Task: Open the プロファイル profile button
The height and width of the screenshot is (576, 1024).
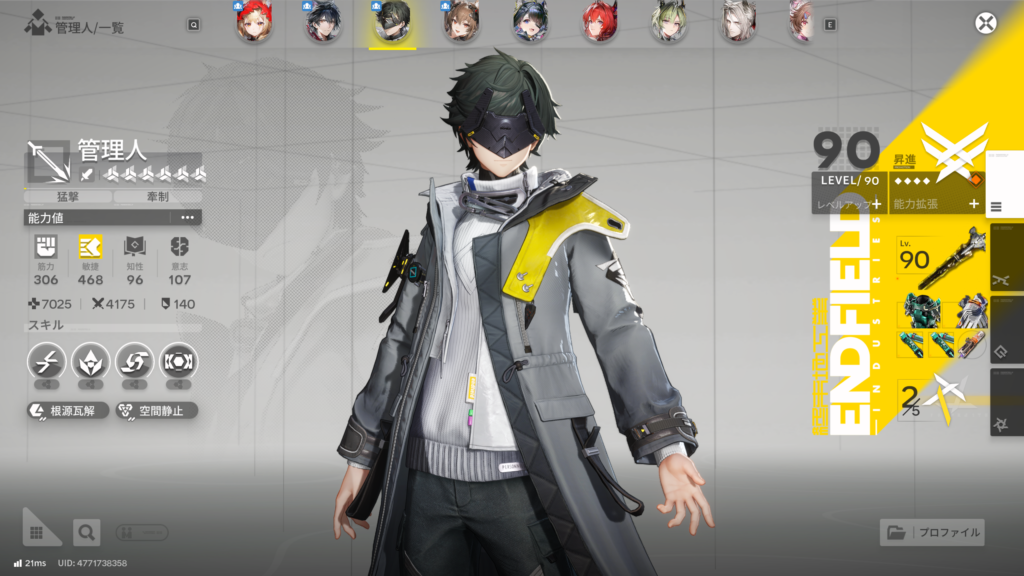Action: 932,532
